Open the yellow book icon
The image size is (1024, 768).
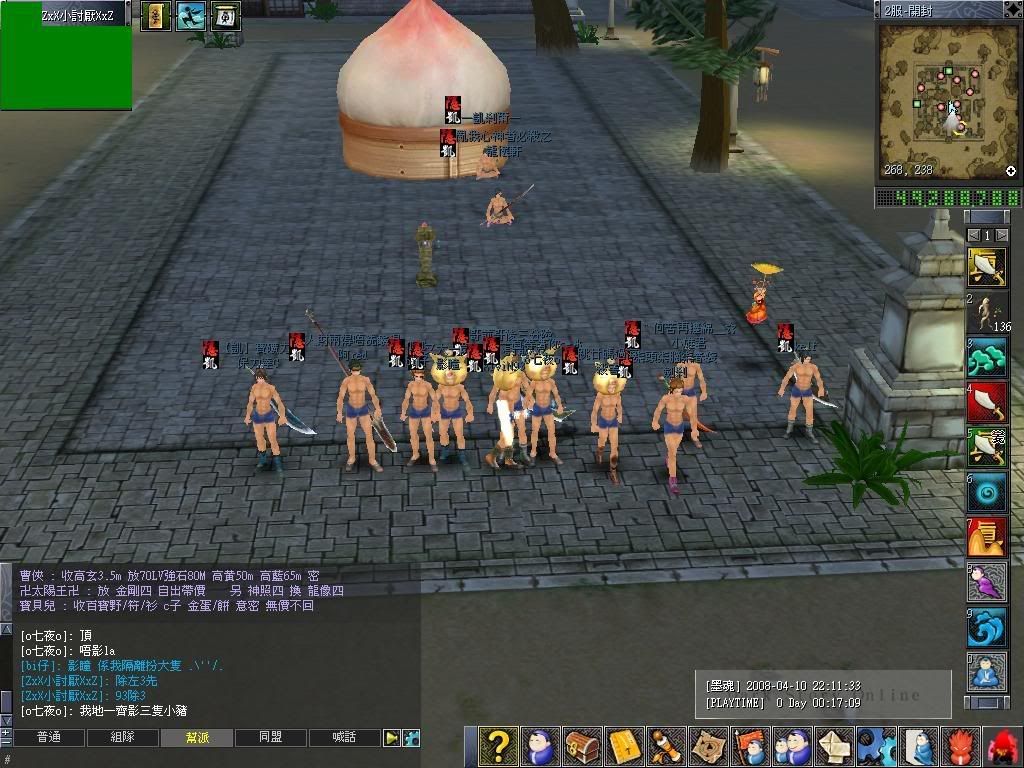tap(625, 746)
